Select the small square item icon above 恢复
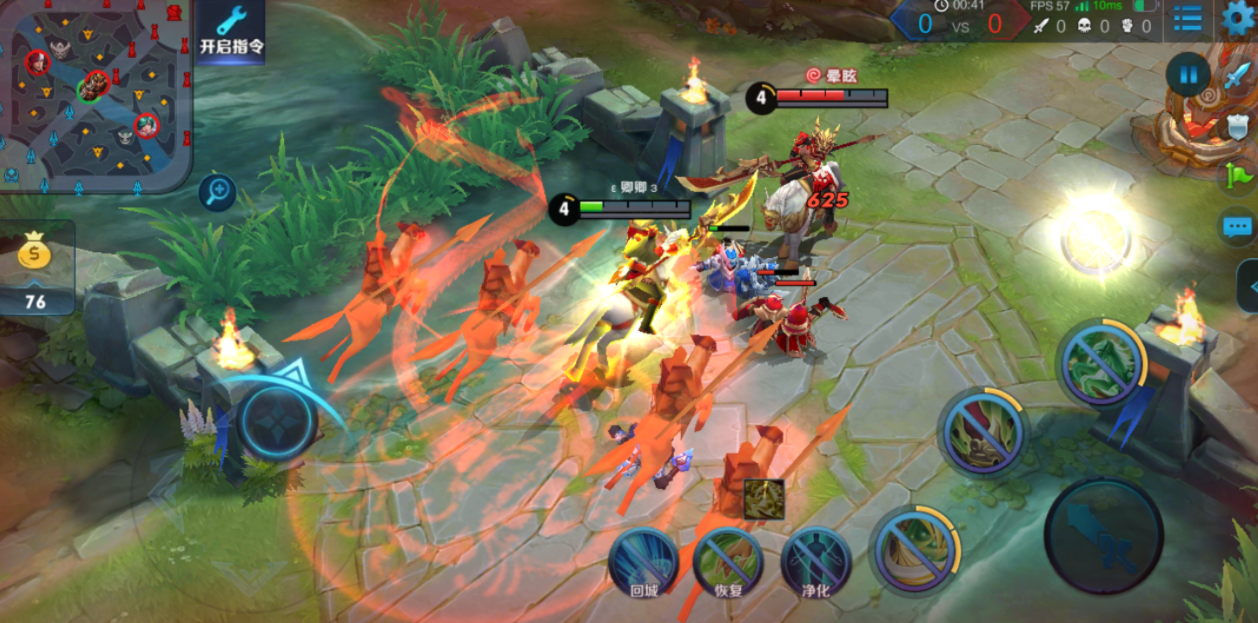 pyautogui.click(x=763, y=499)
